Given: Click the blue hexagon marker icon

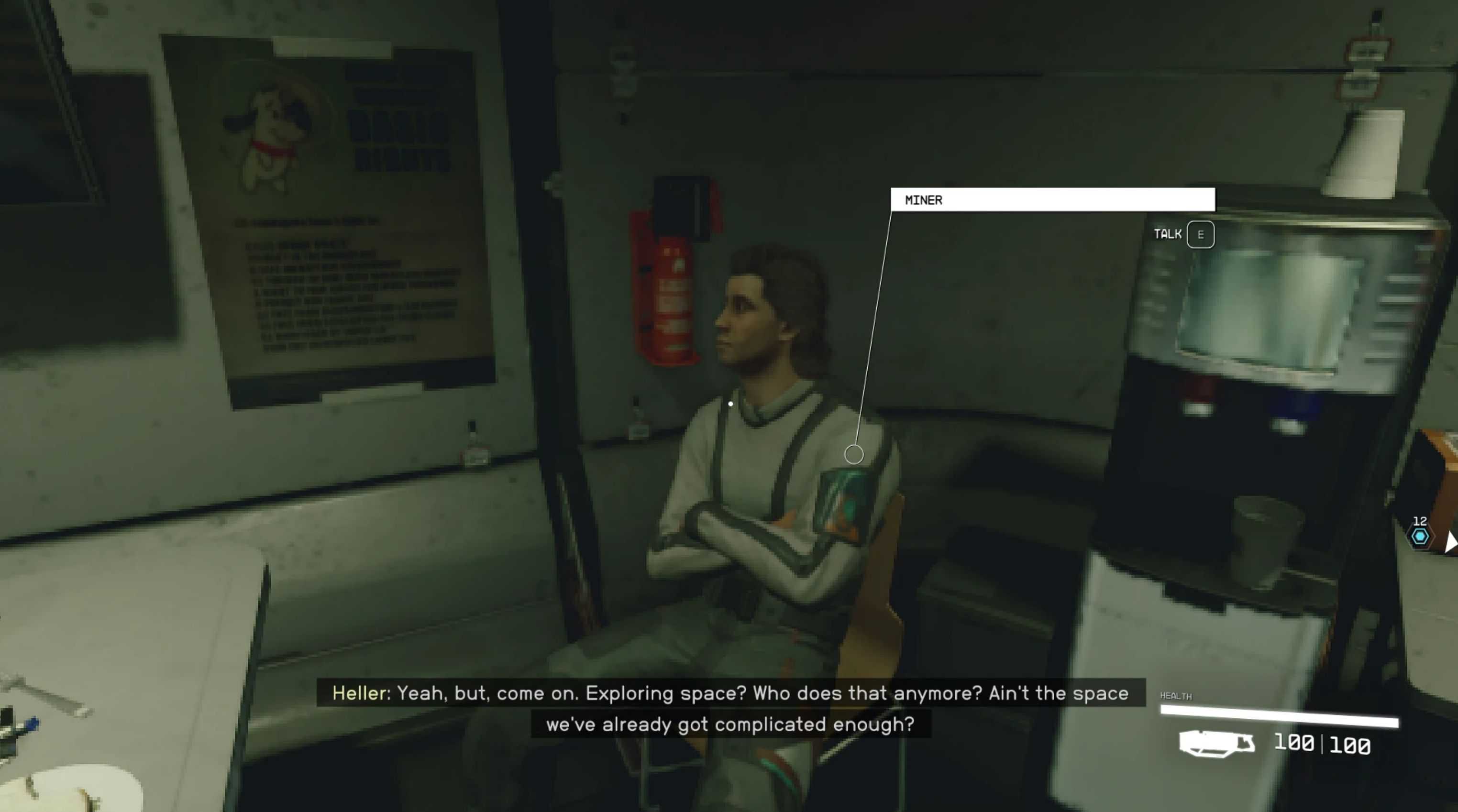Looking at the screenshot, I should pyautogui.click(x=1420, y=536).
